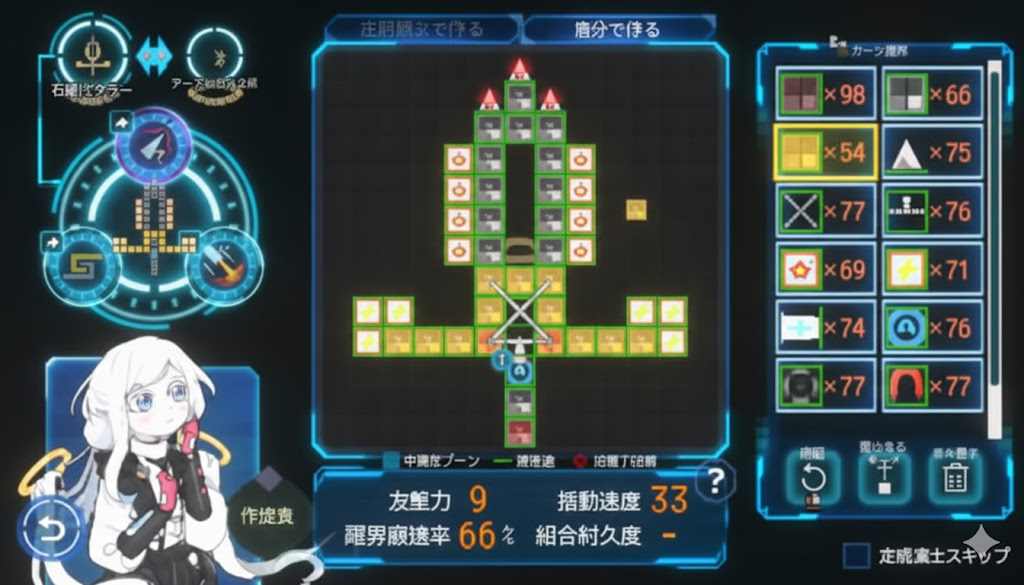
Task: Select the dark round part ×77
Action: pos(826,385)
